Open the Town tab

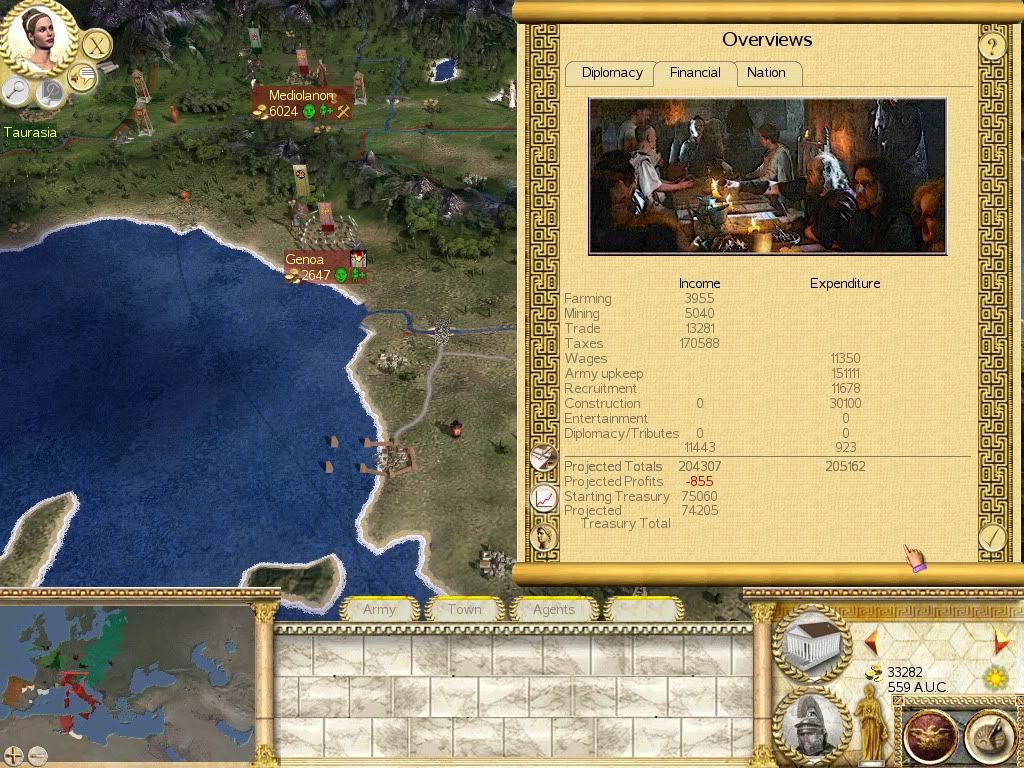point(464,609)
